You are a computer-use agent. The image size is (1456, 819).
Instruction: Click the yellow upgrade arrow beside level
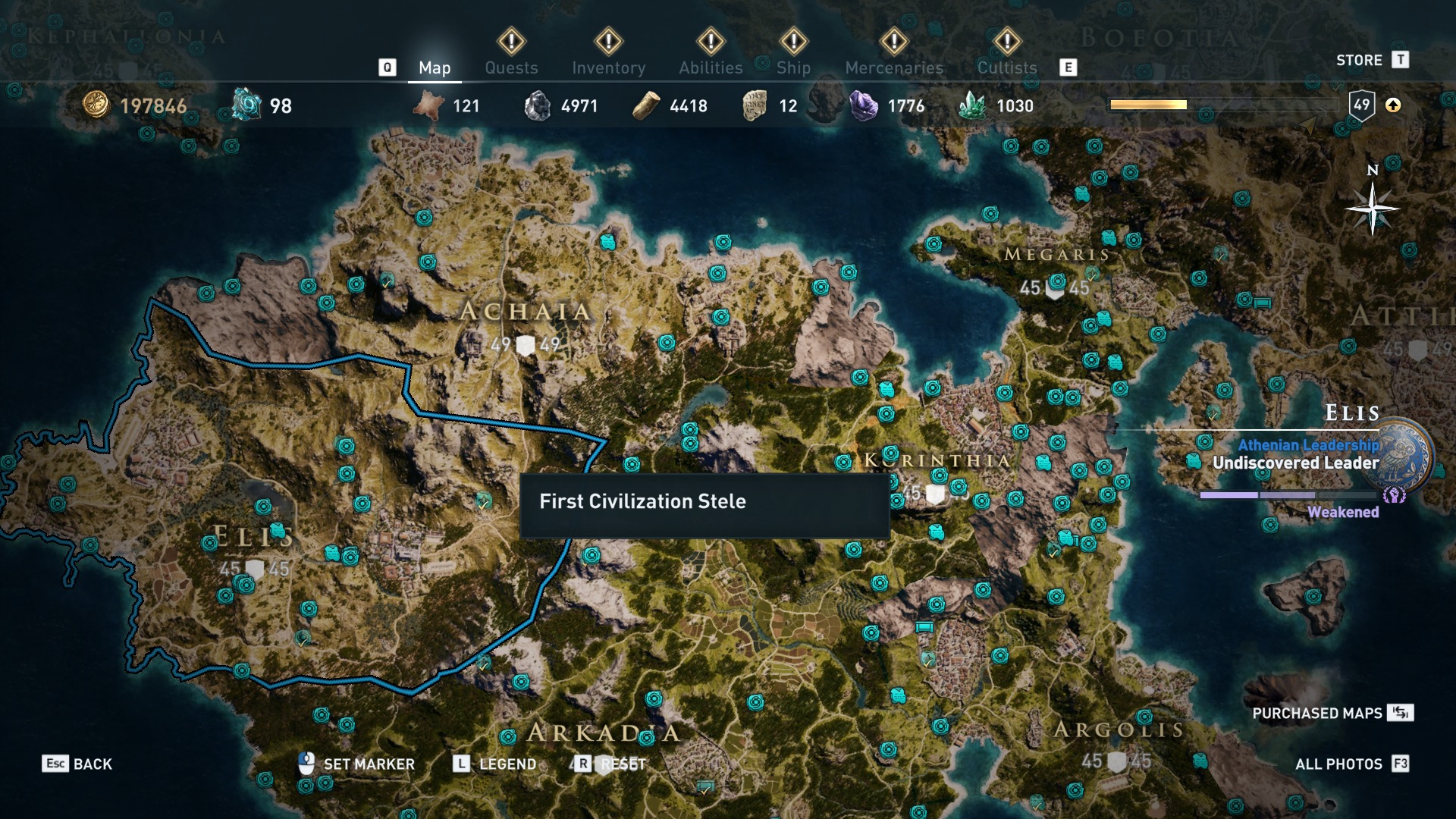(1393, 105)
